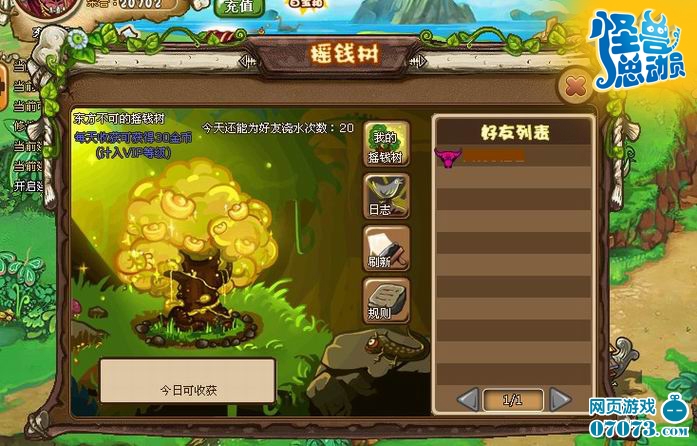Image resolution: width=697 pixels, height=446 pixels.
Task: Go to next friend list page
Action: tap(560, 400)
